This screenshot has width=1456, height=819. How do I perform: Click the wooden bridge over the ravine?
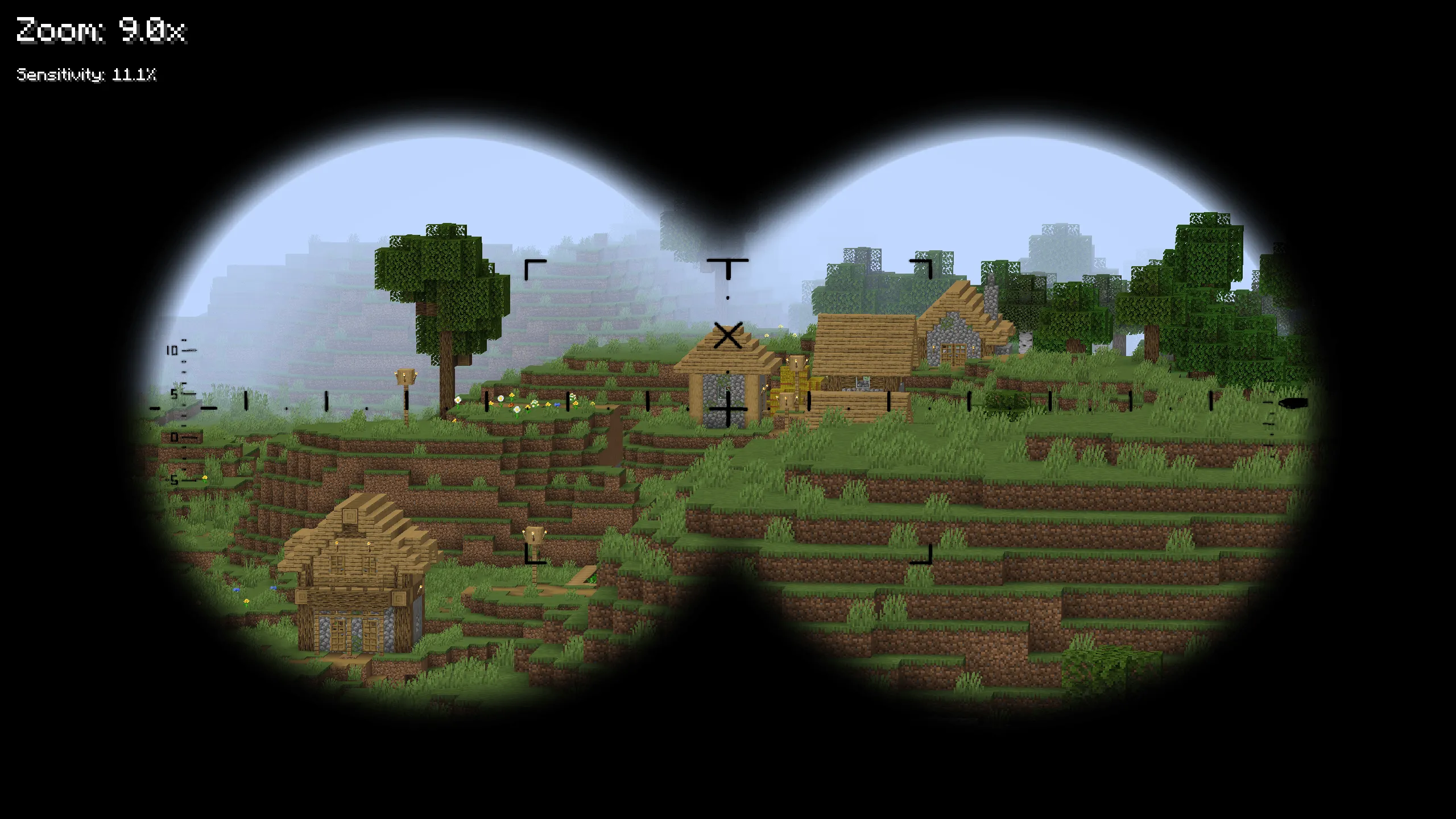coord(584,577)
